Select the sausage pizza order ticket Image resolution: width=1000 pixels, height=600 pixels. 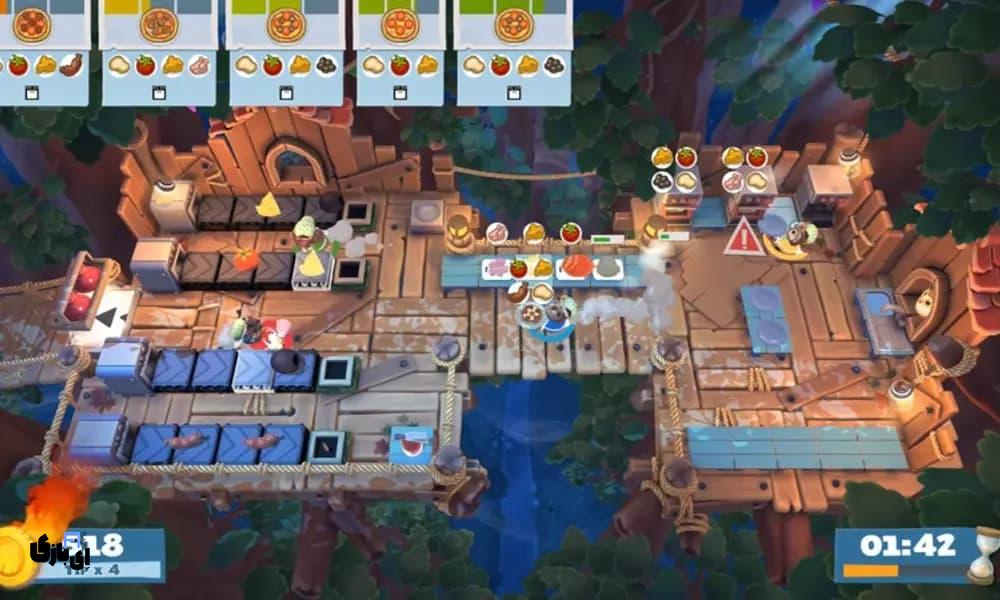[45, 50]
